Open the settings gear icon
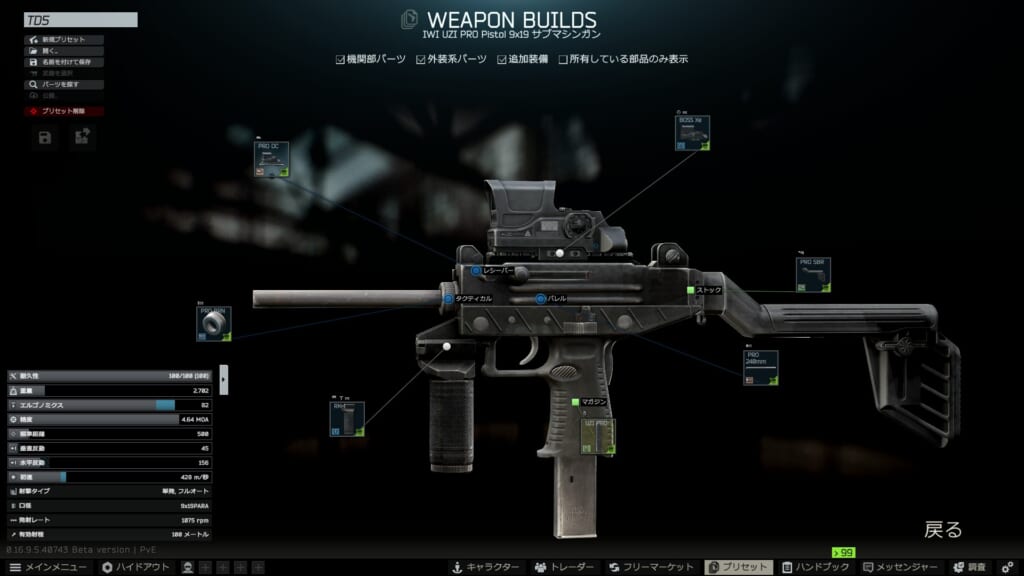 click(x=1008, y=567)
